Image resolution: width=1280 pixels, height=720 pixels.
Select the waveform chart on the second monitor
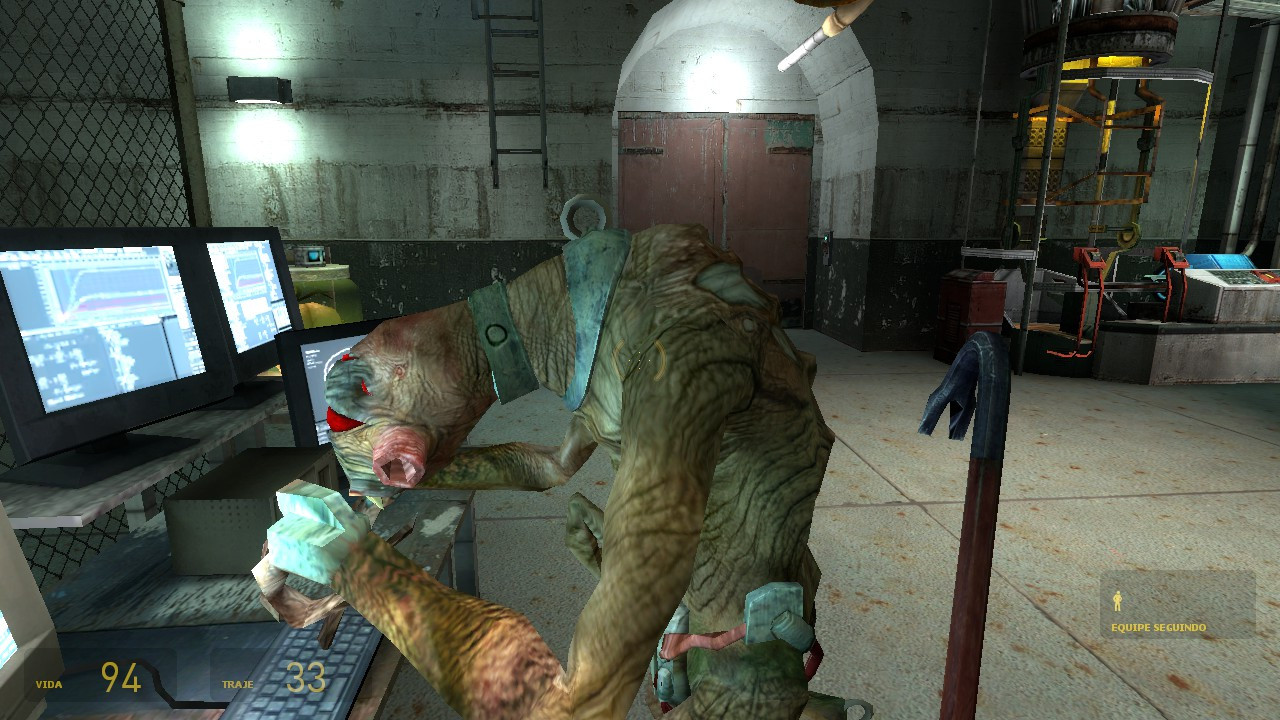[245, 272]
